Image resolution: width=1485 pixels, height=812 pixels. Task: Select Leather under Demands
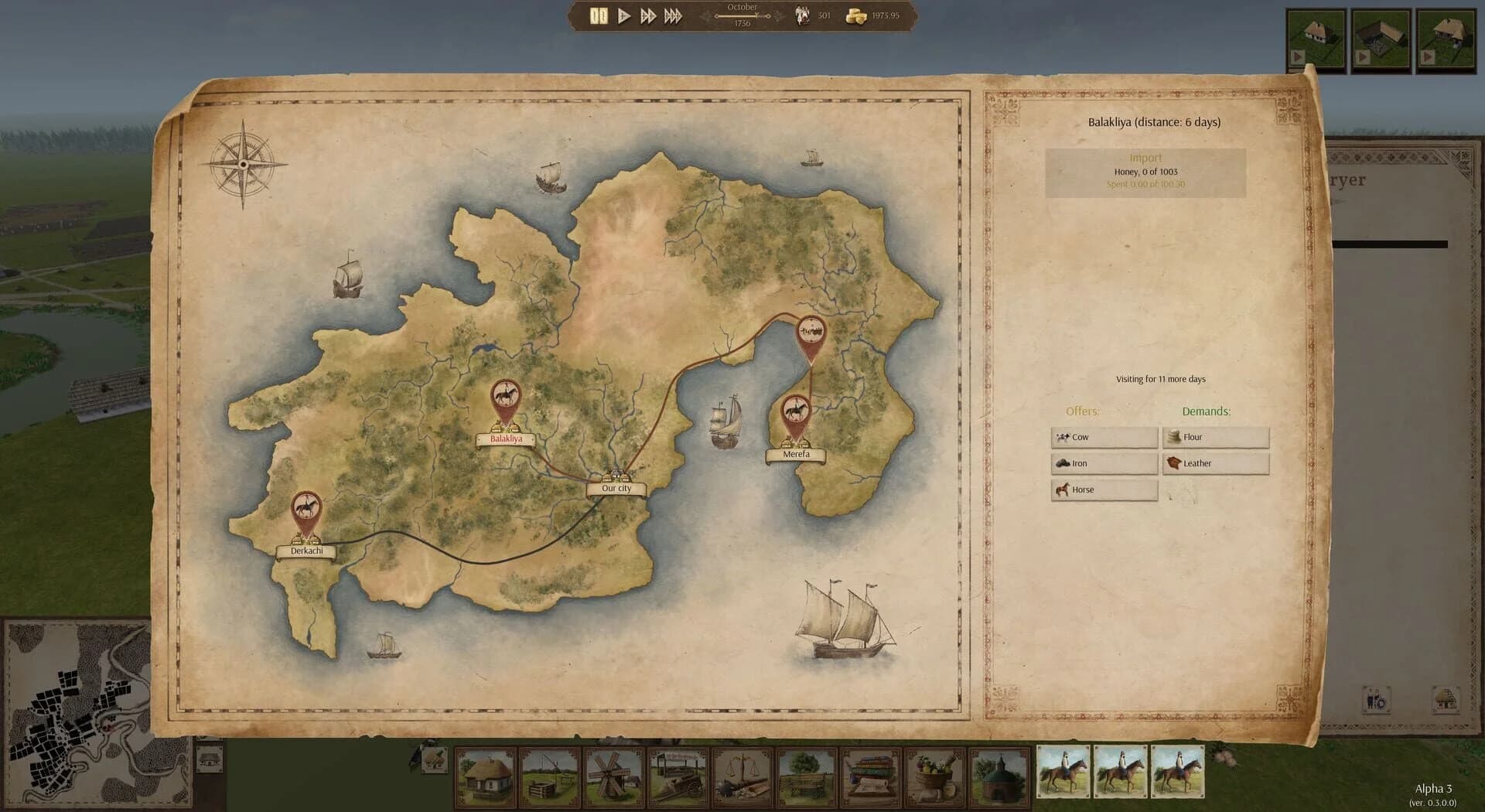click(1216, 462)
